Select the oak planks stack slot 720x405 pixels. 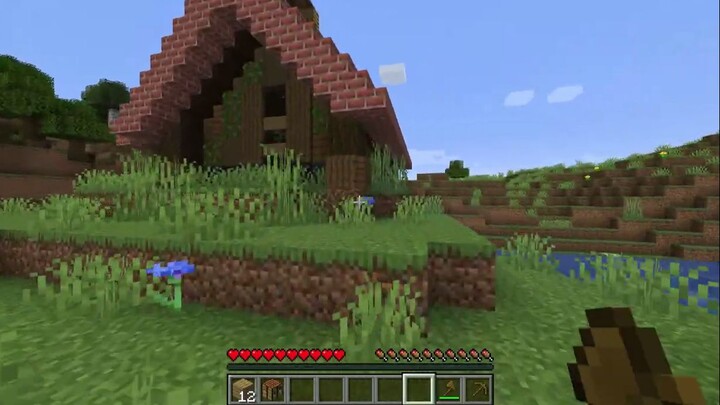click(x=243, y=388)
